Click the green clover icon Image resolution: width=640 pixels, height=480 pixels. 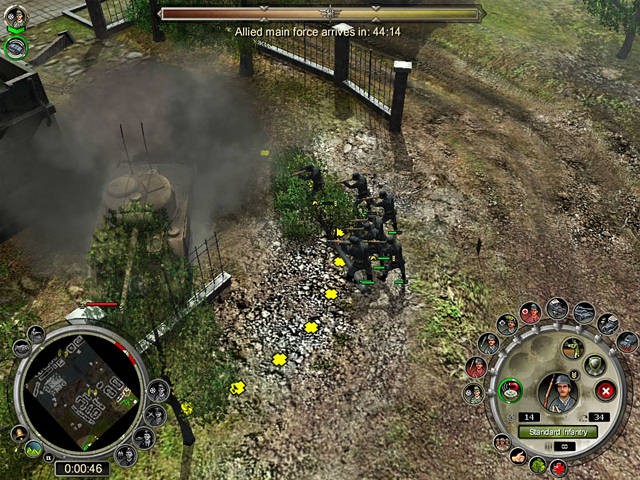[537, 464]
